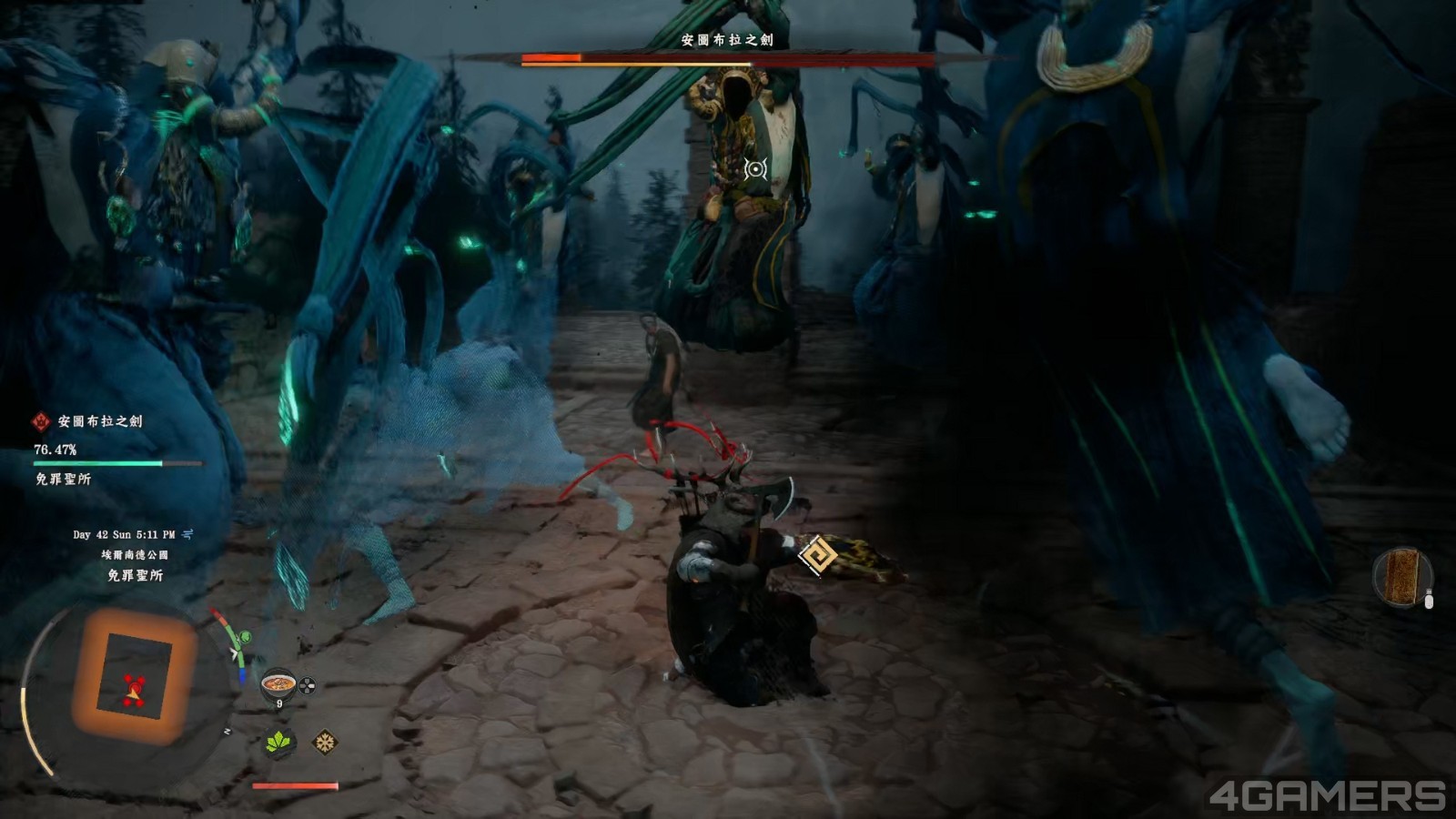This screenshot has height=819, width=1456.
Task: Select the brown equipped item slot
Action: 1401,577
